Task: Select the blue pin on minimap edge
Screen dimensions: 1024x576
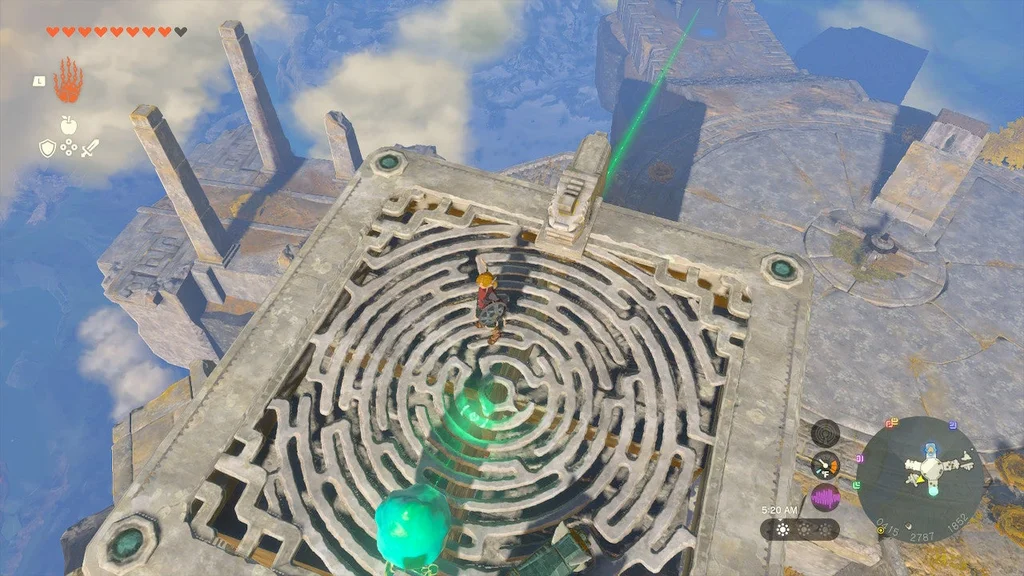Action: 953,424
